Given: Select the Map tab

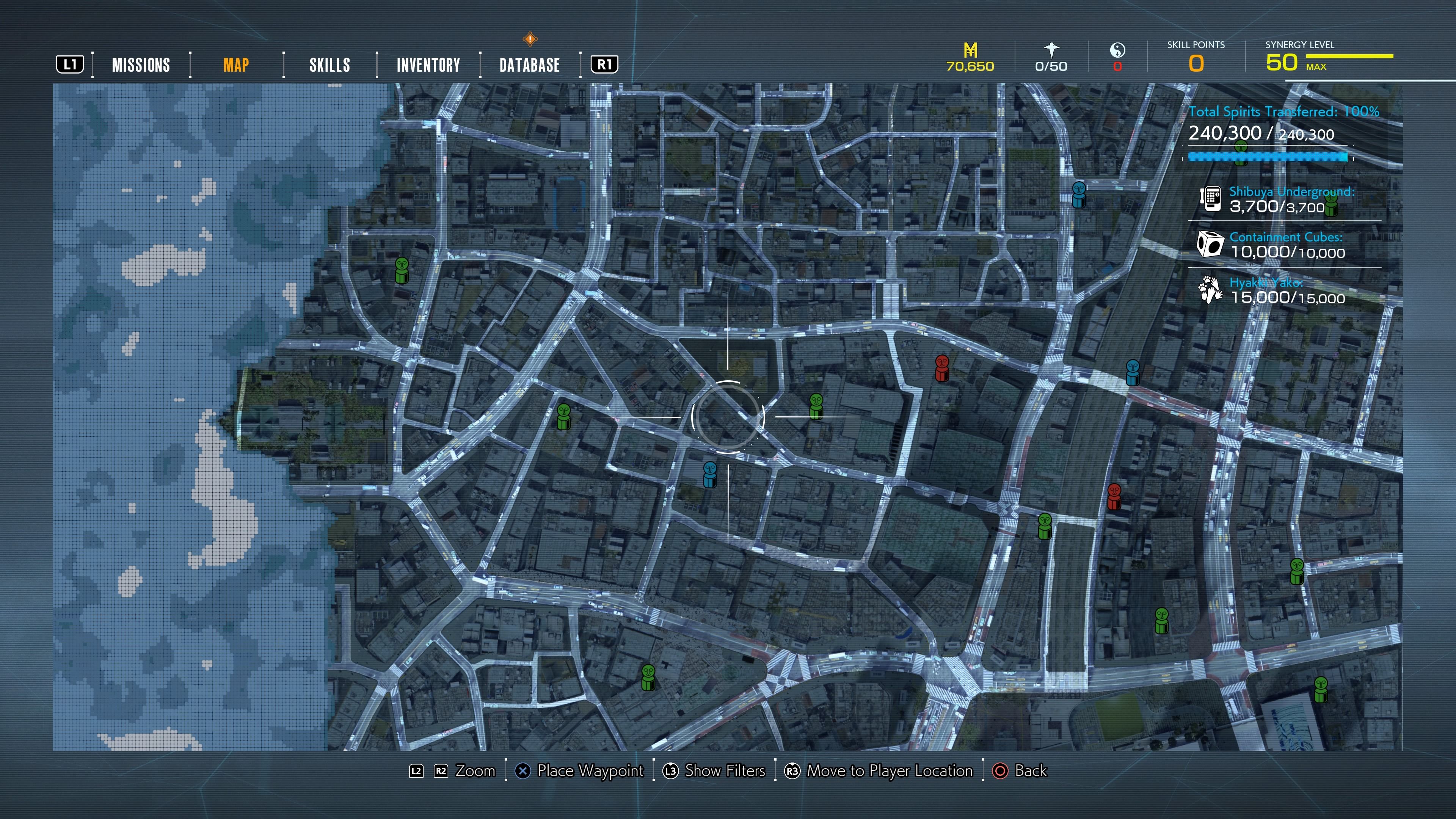Looking at the screenshot, I should (236, 65).
